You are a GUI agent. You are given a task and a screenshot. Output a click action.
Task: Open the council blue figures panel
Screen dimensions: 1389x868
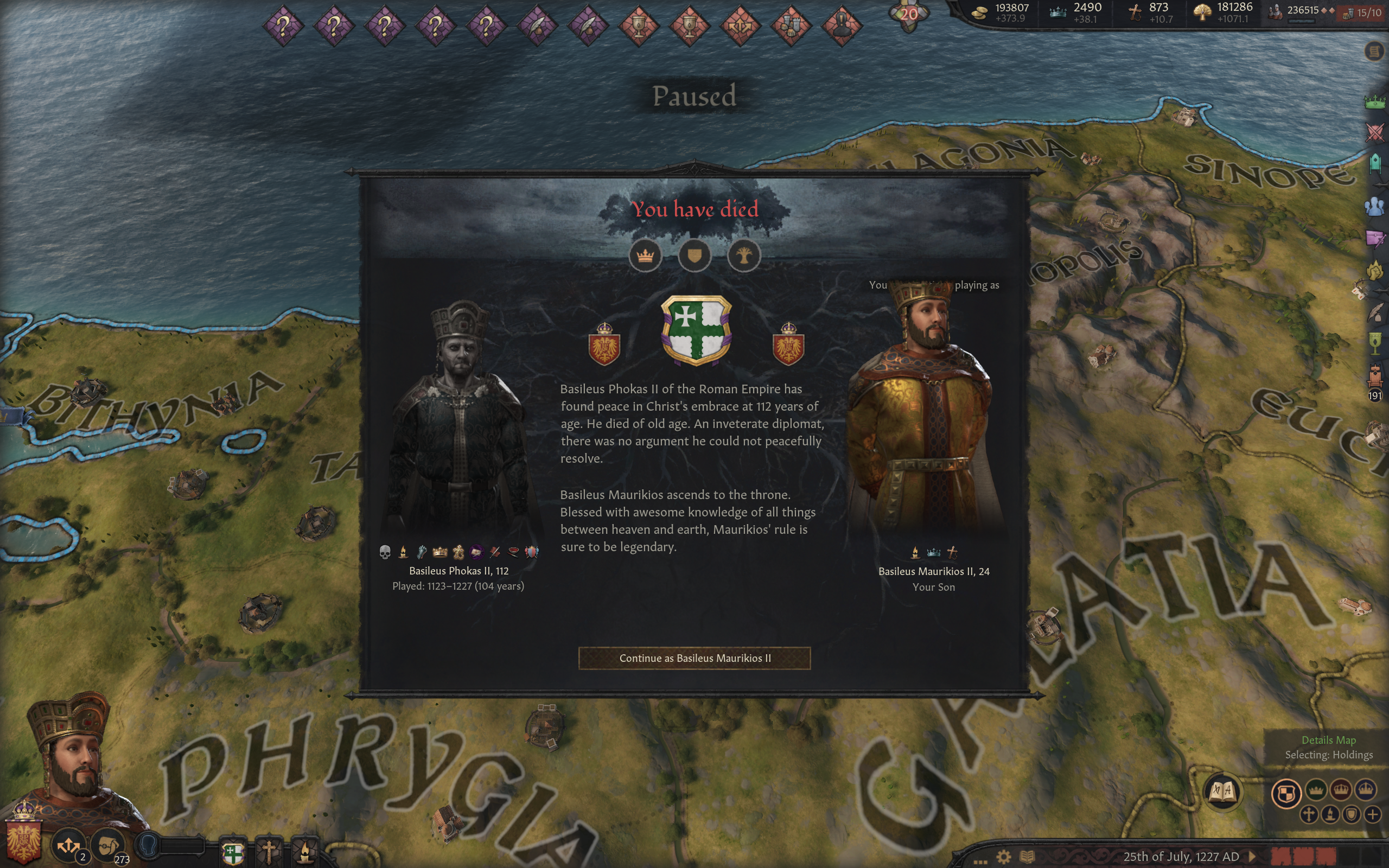[1375, 206]
